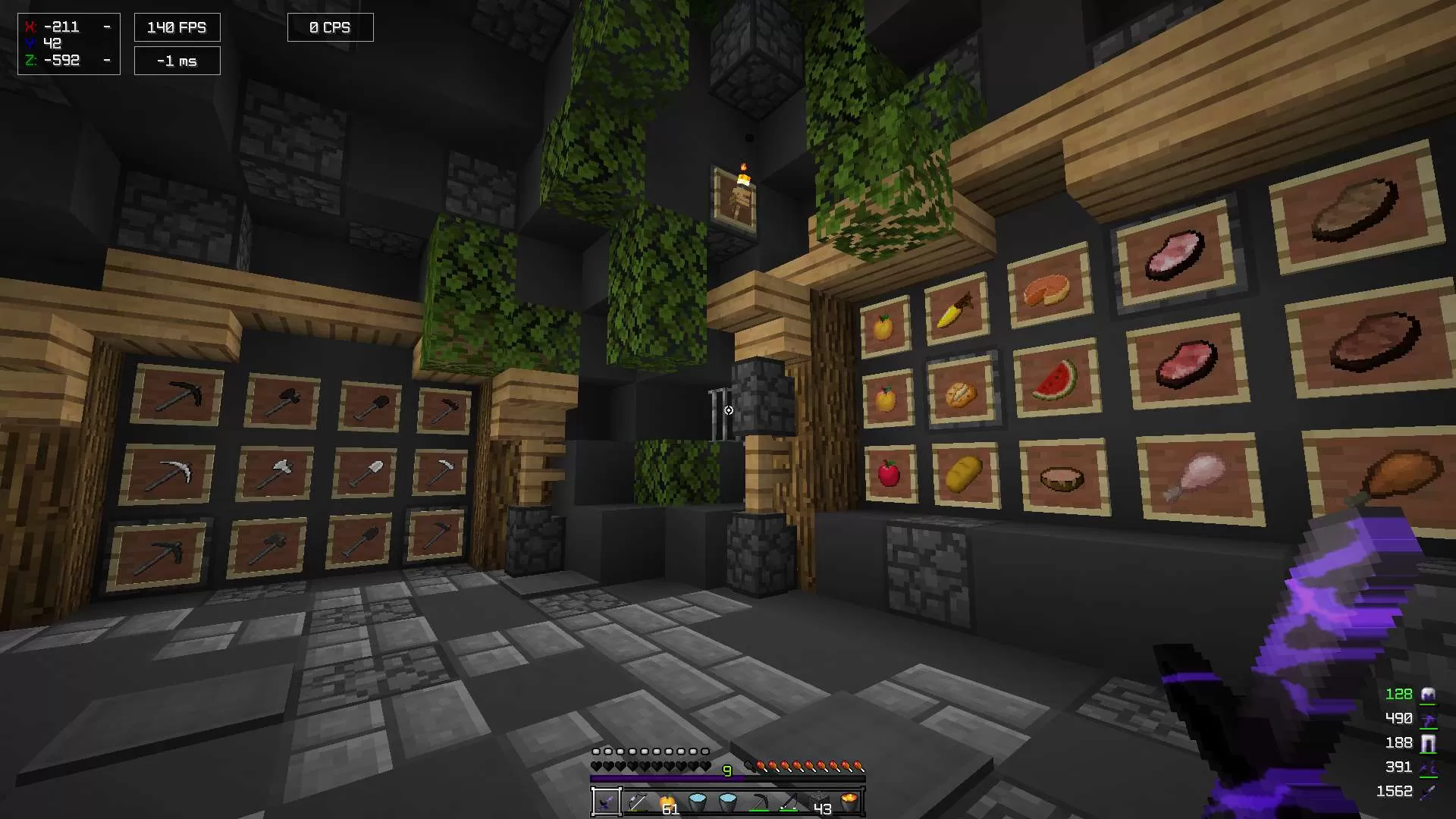Click the 0 CPS counter display
This screenshot has width=1456, height=819.
pos(330,27)
